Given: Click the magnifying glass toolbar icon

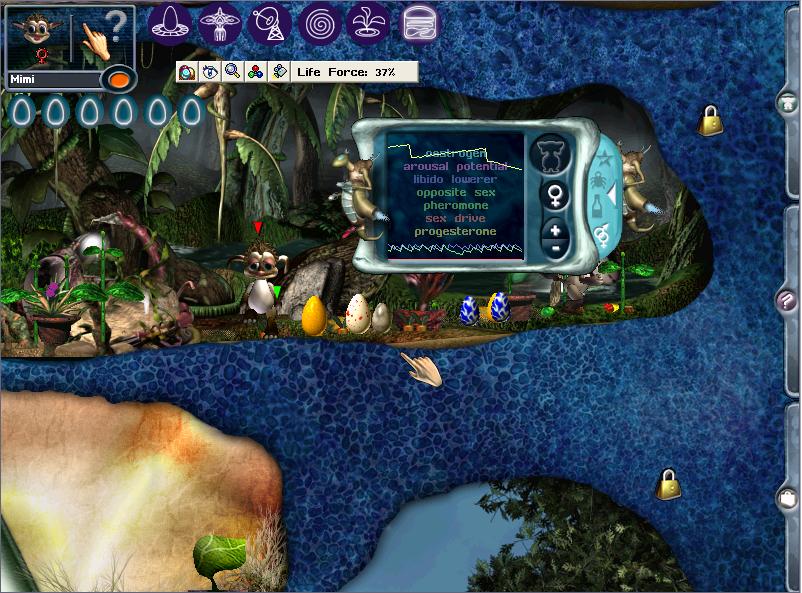Looking at the screenshot, I should [232, 71].
